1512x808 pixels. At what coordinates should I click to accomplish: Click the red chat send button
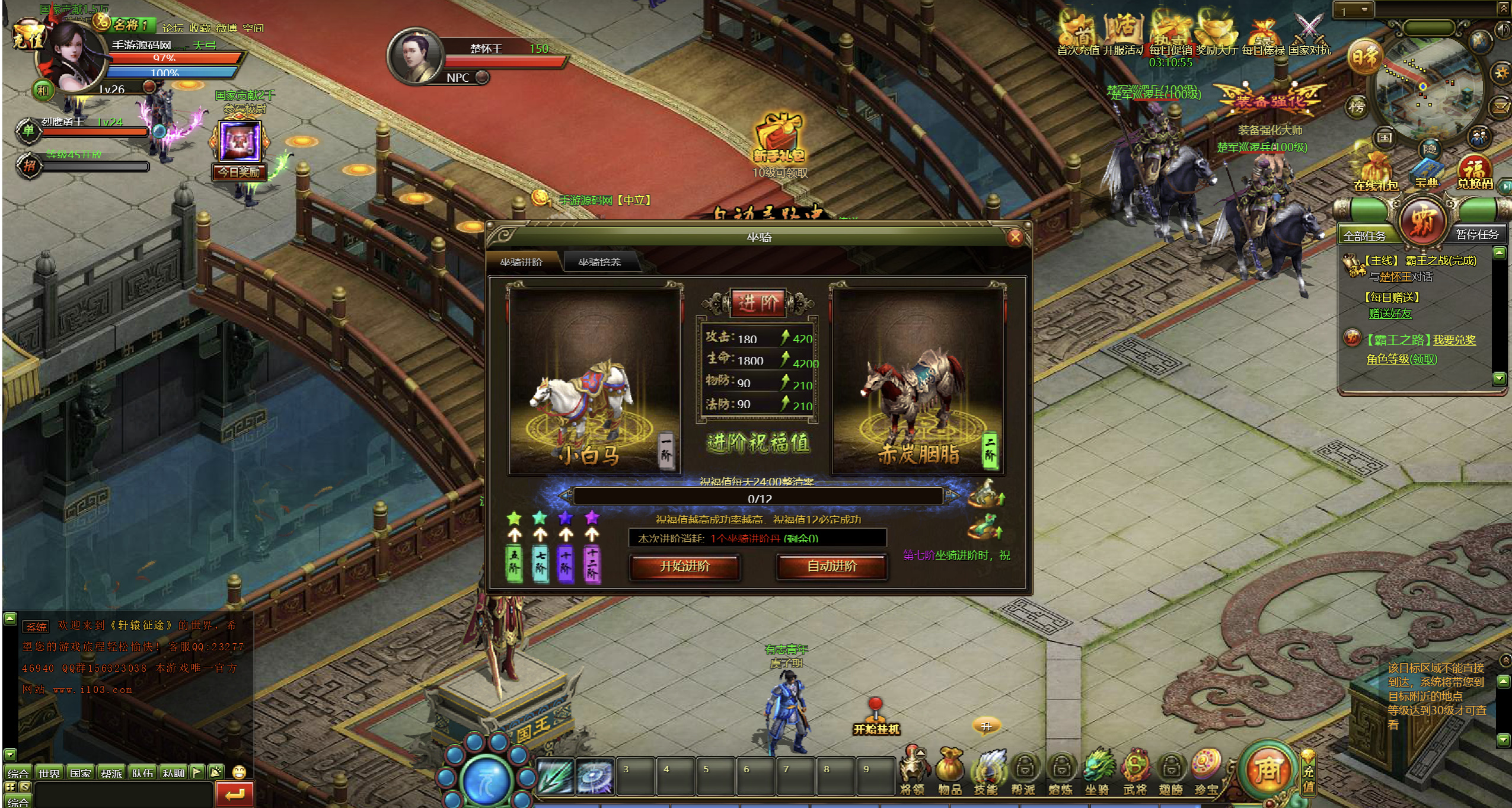coord(234,794)
